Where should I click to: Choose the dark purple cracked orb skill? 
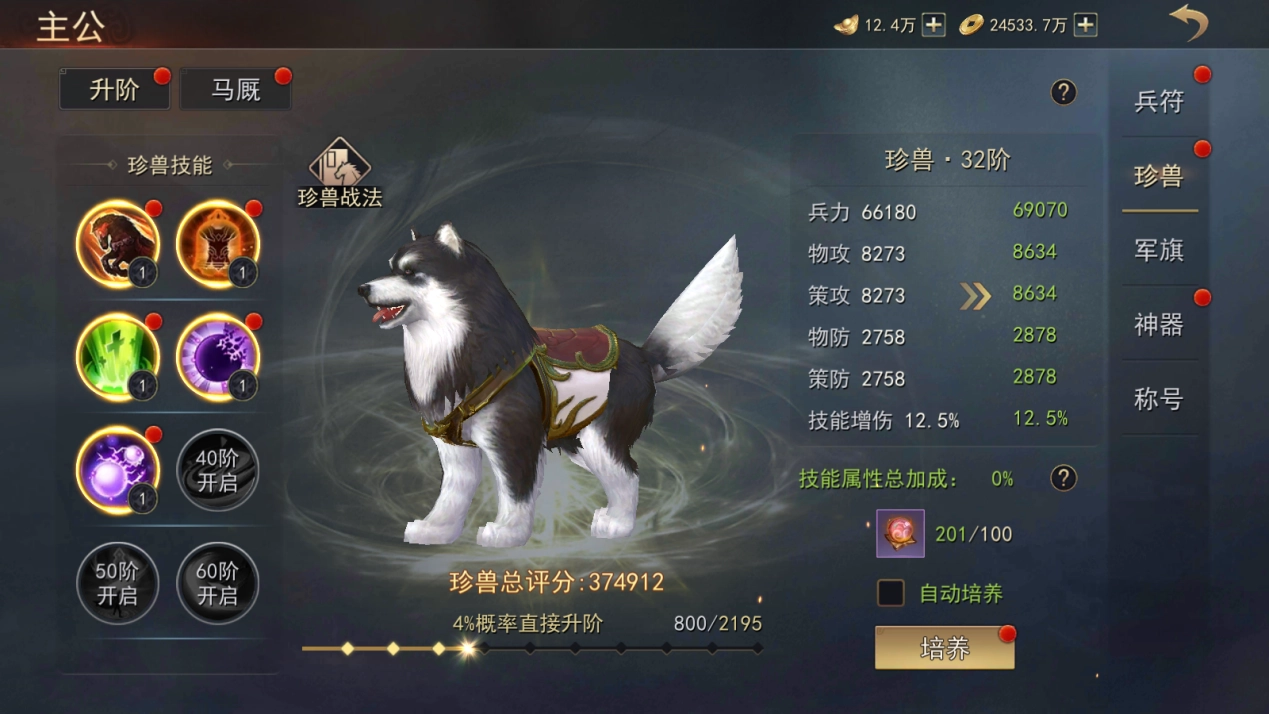pyautogui.click(x=218, y=357)
